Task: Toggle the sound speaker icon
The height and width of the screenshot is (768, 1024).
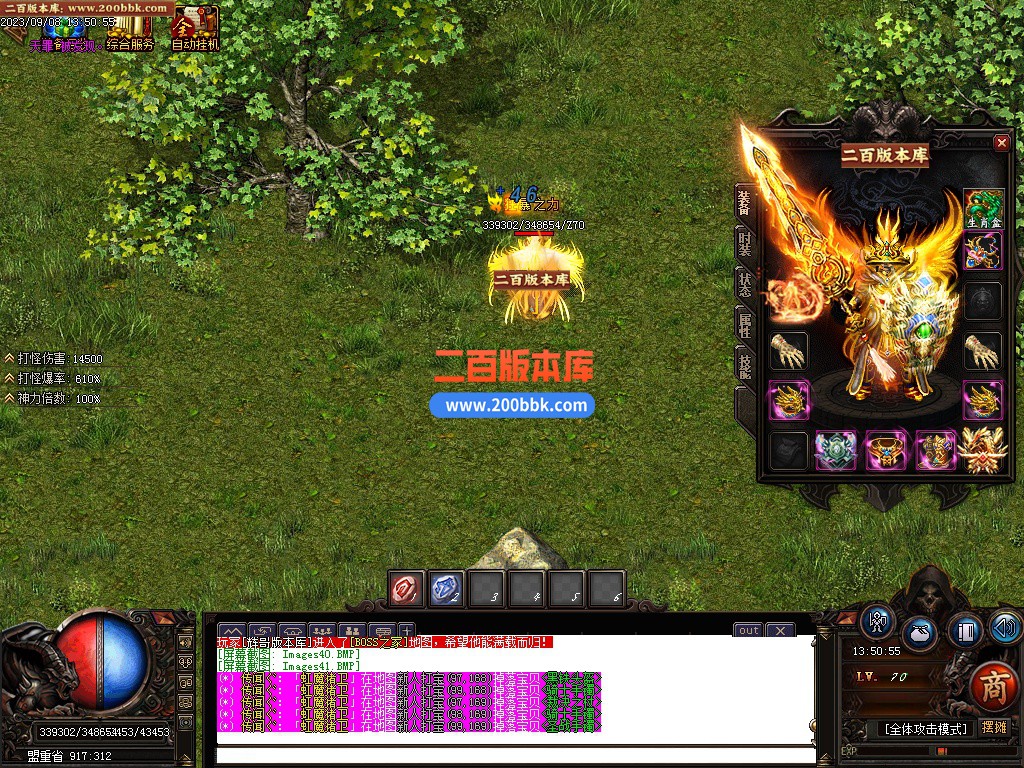Action: click(x=1005, y=628)
